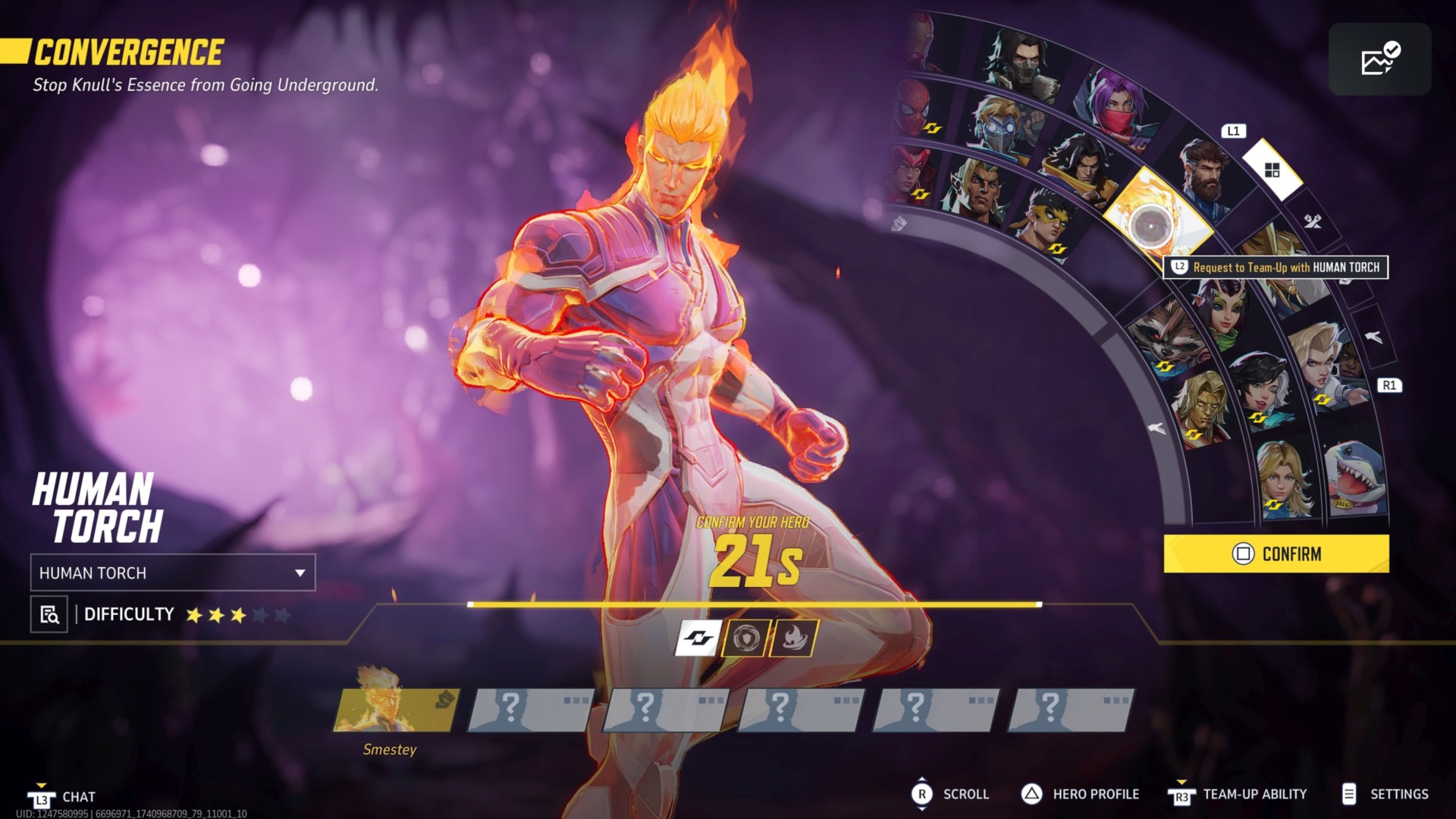The image size is (1456, 819).
Task: Choose the Scarlet Witch portrait
Action: coord(909,174)
